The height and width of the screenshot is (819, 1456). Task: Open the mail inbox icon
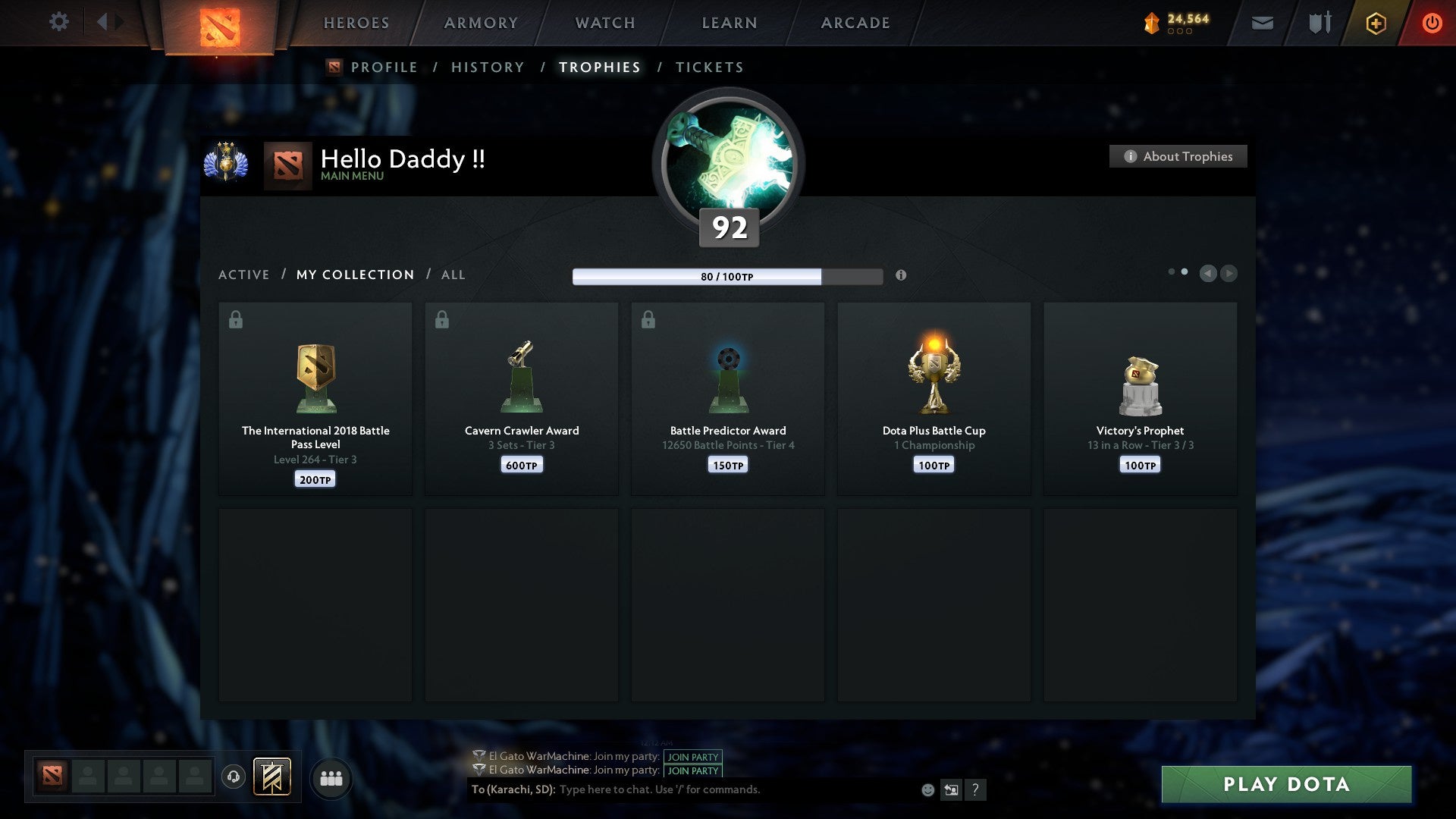(1262, 23)
